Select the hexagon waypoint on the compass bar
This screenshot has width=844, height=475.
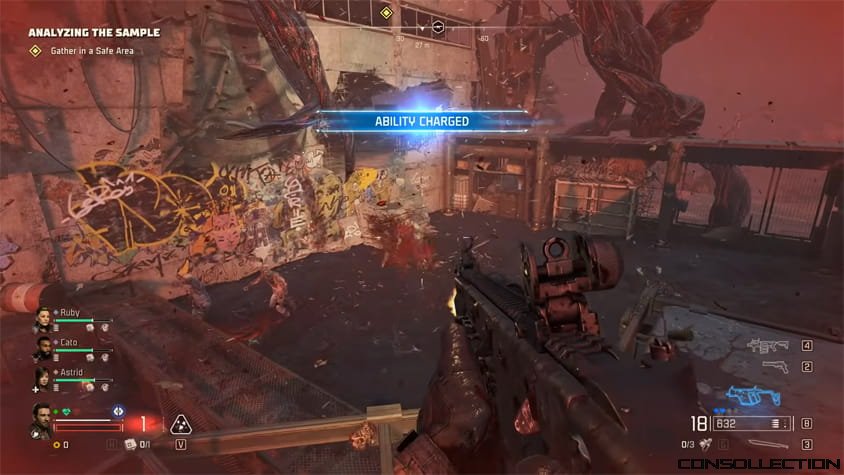[x=437, y=27]
